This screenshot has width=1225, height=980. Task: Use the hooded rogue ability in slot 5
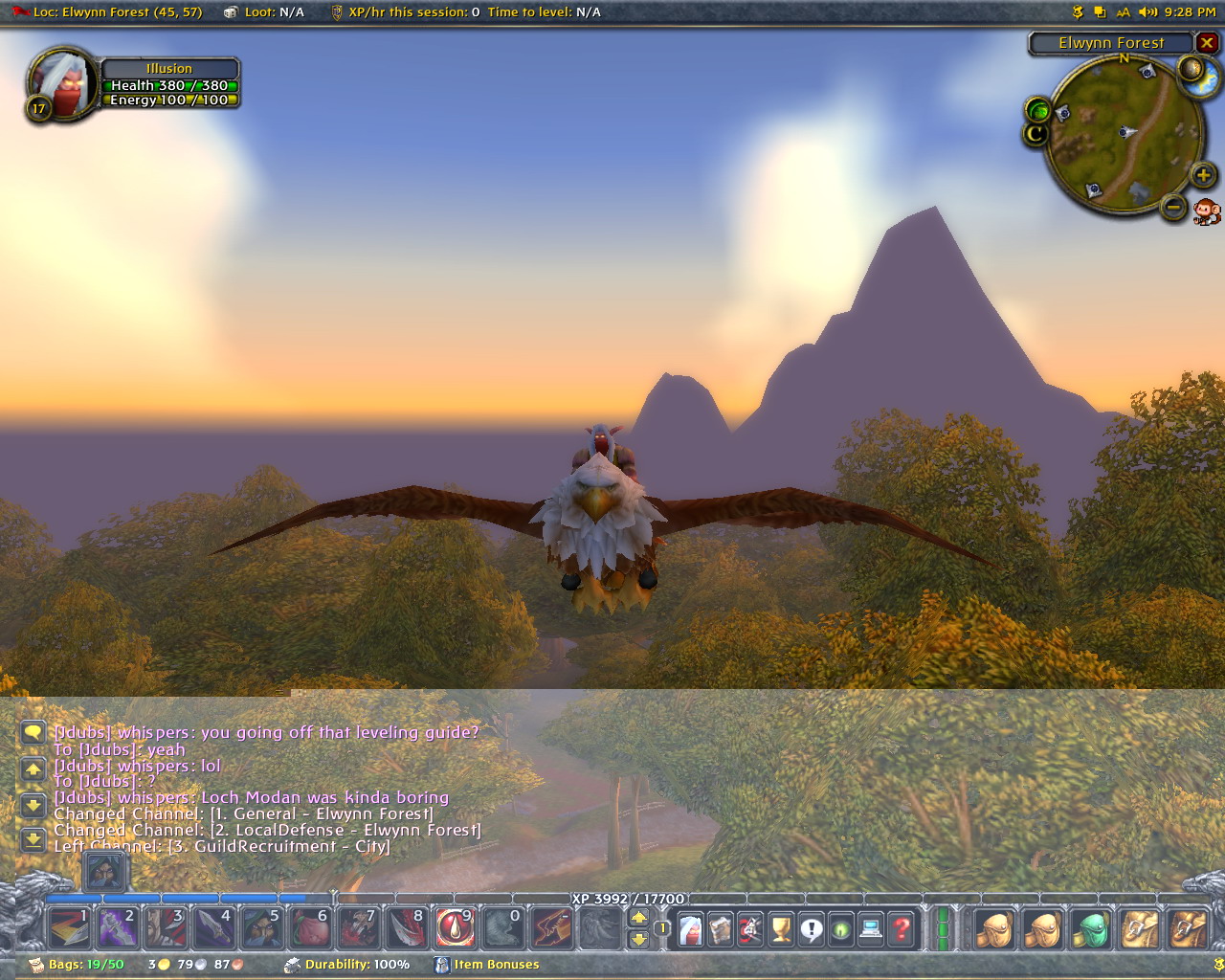[262, 927]
